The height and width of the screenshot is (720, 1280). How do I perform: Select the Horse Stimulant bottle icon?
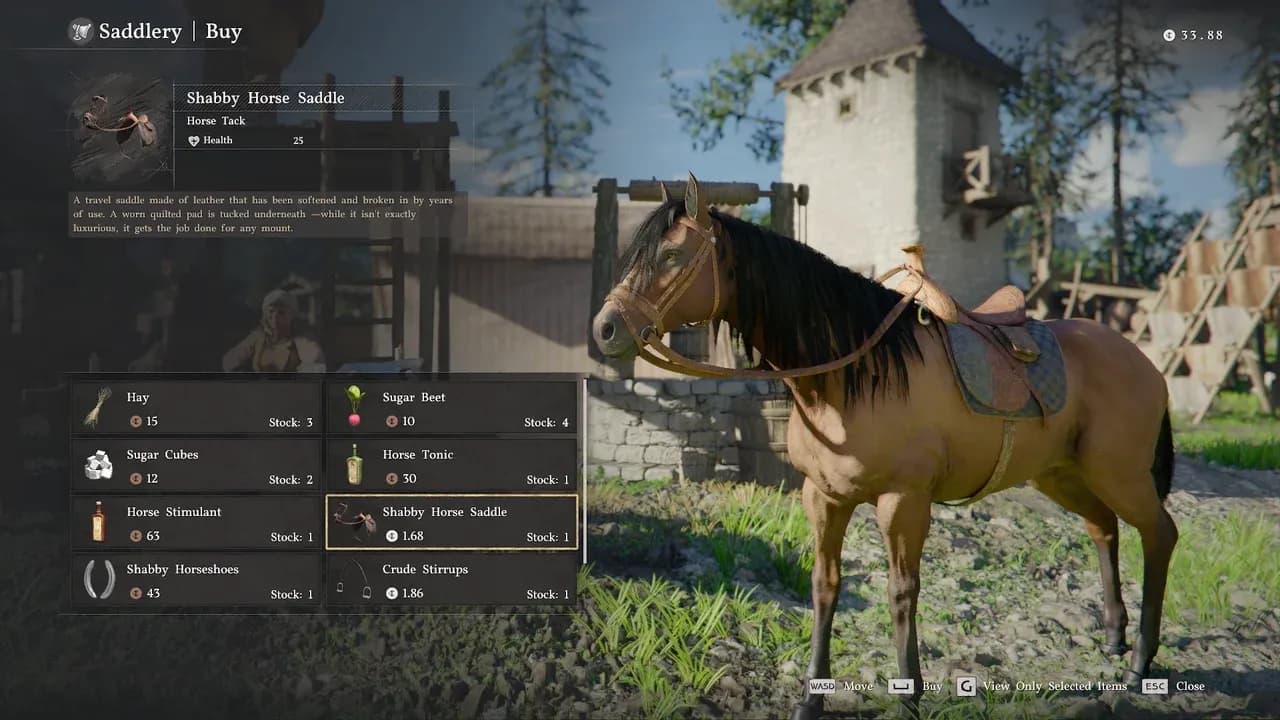(x=97, y=522)
